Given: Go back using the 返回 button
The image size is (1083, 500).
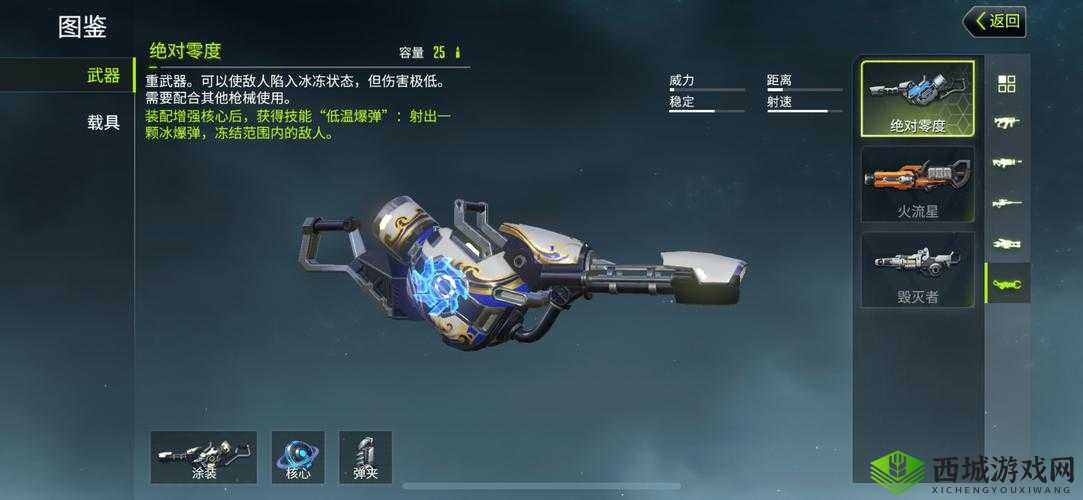Looking at the screenshot, I should [x=994, y=21].
